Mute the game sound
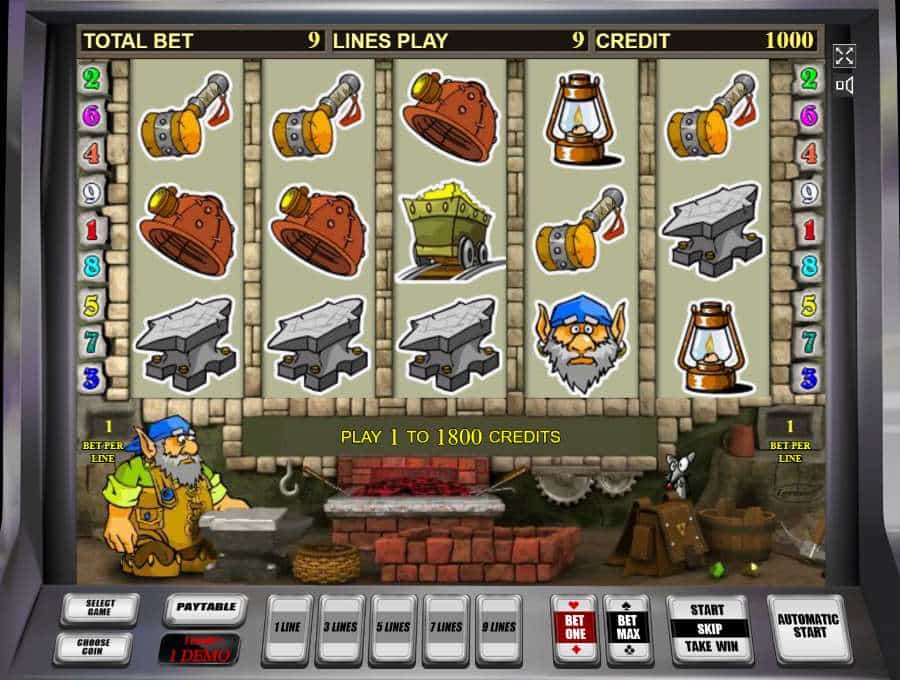Viewport: 900px width, 680px height. (844, 86)
